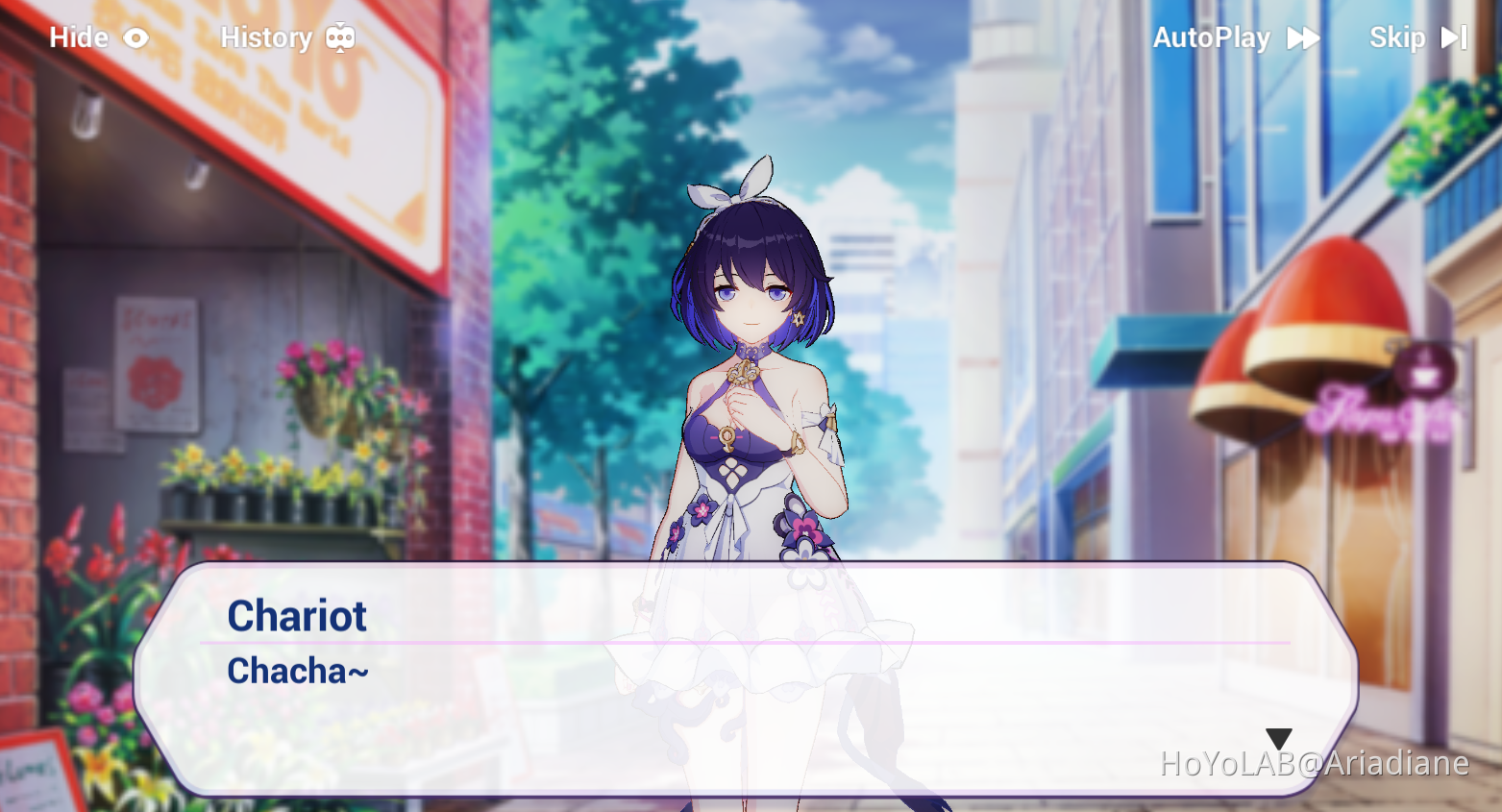Image resolution: width=1502 pixels, height=812 pixels.
Task: Click the eye icon to hide the dialogue UI
Action: pyautogui.click(x=135, y=37)
